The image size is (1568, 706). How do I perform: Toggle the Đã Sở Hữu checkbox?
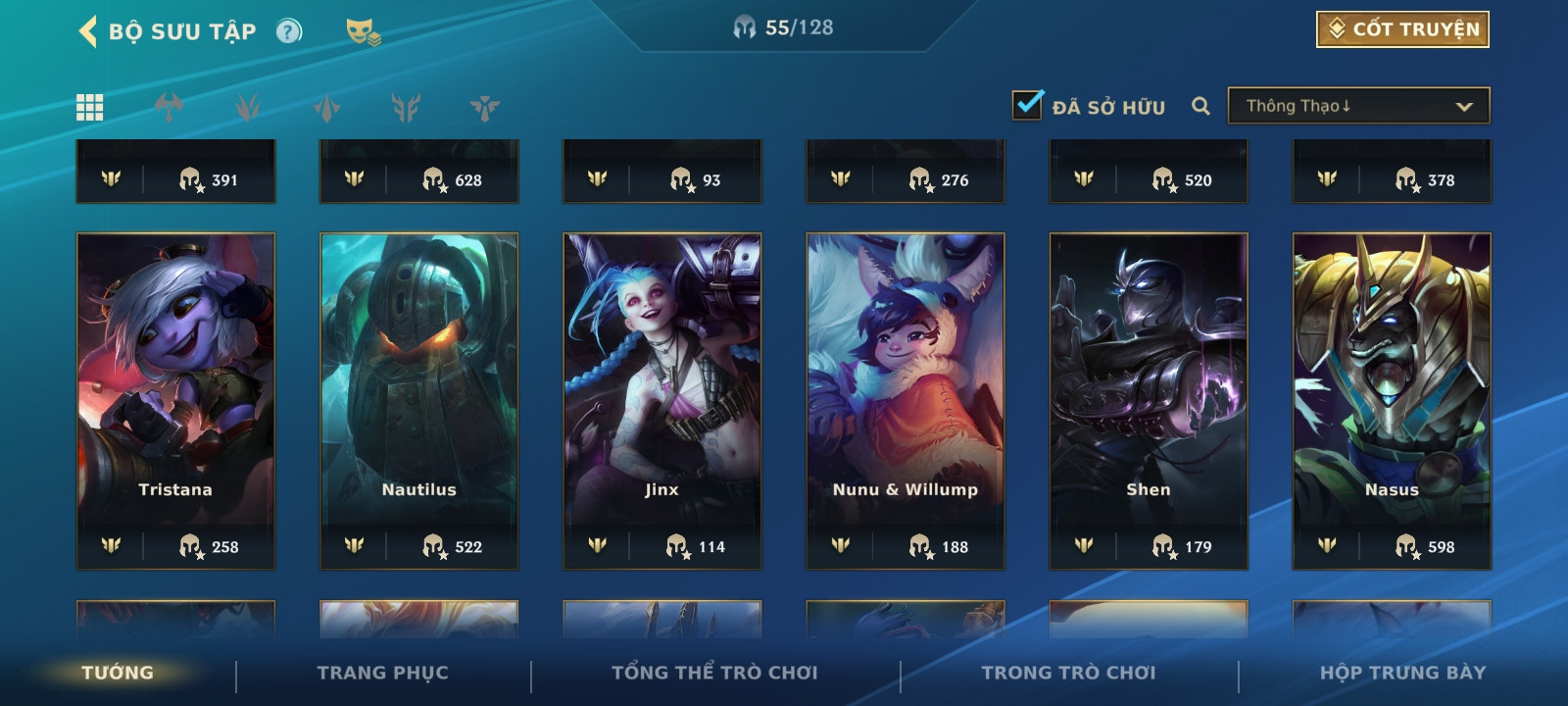coord(1027,105)
